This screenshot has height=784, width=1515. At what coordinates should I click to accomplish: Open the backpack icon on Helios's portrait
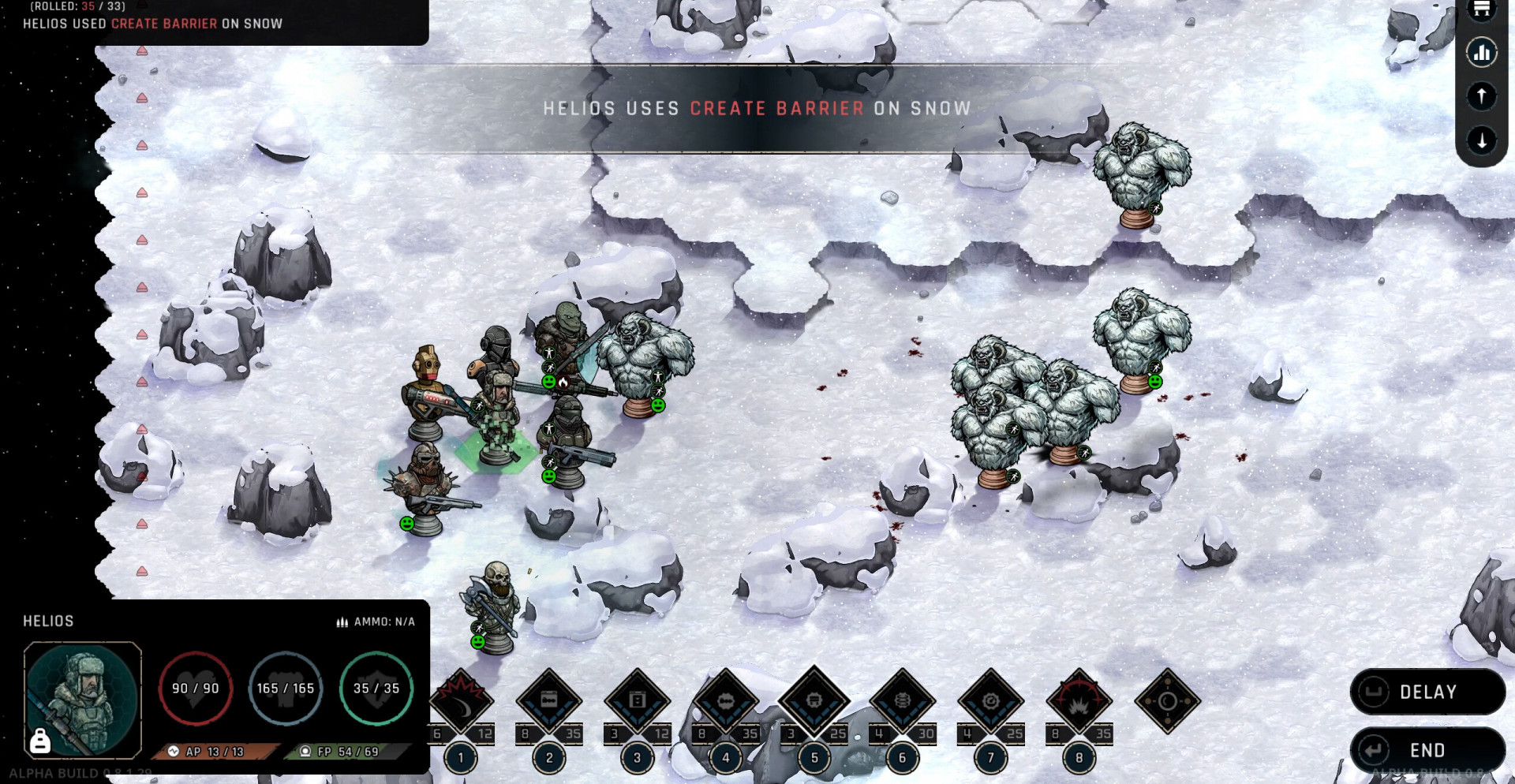(39, 741)
